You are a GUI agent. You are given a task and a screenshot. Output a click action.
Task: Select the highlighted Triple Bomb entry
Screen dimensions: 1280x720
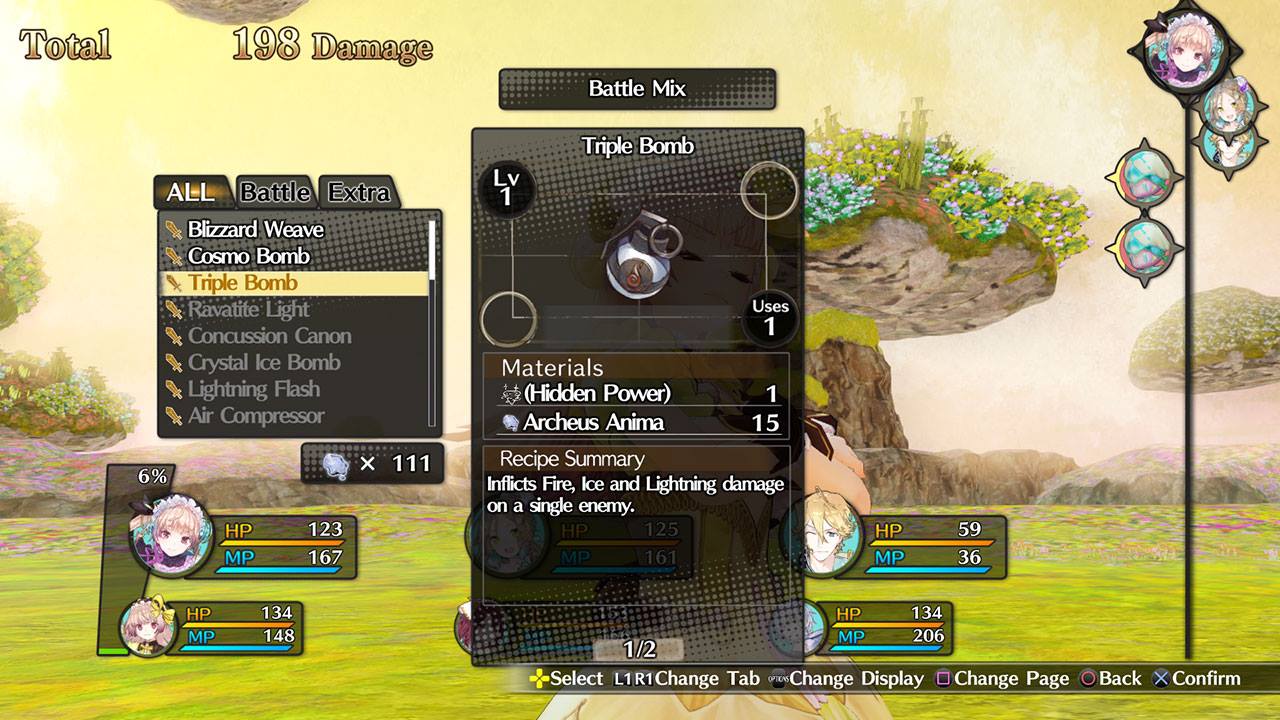click(243, 283)
